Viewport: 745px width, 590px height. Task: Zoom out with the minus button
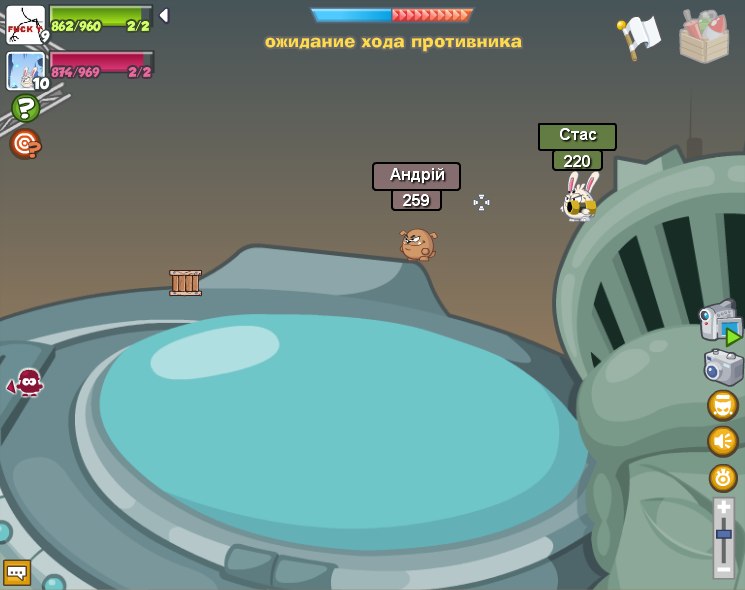724,570
